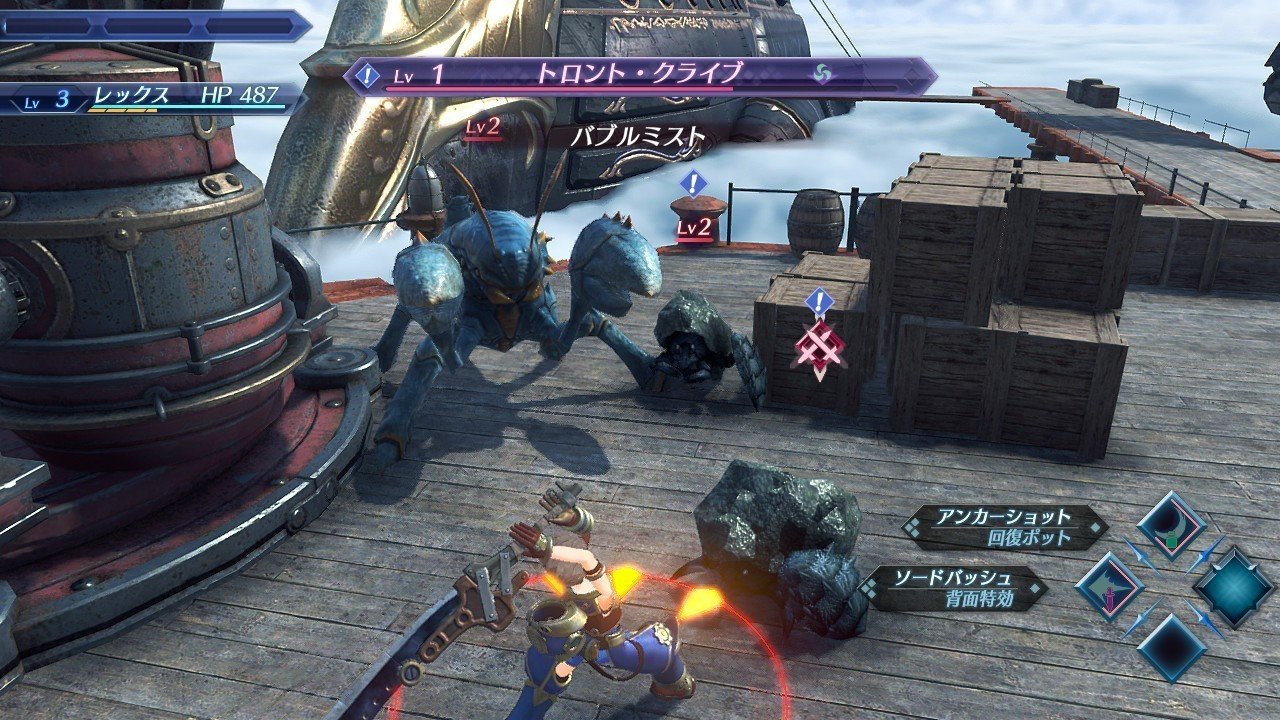Screen dimensions: 1280x720
Task: Click the レックス party status panel
Action: [150, 98]
